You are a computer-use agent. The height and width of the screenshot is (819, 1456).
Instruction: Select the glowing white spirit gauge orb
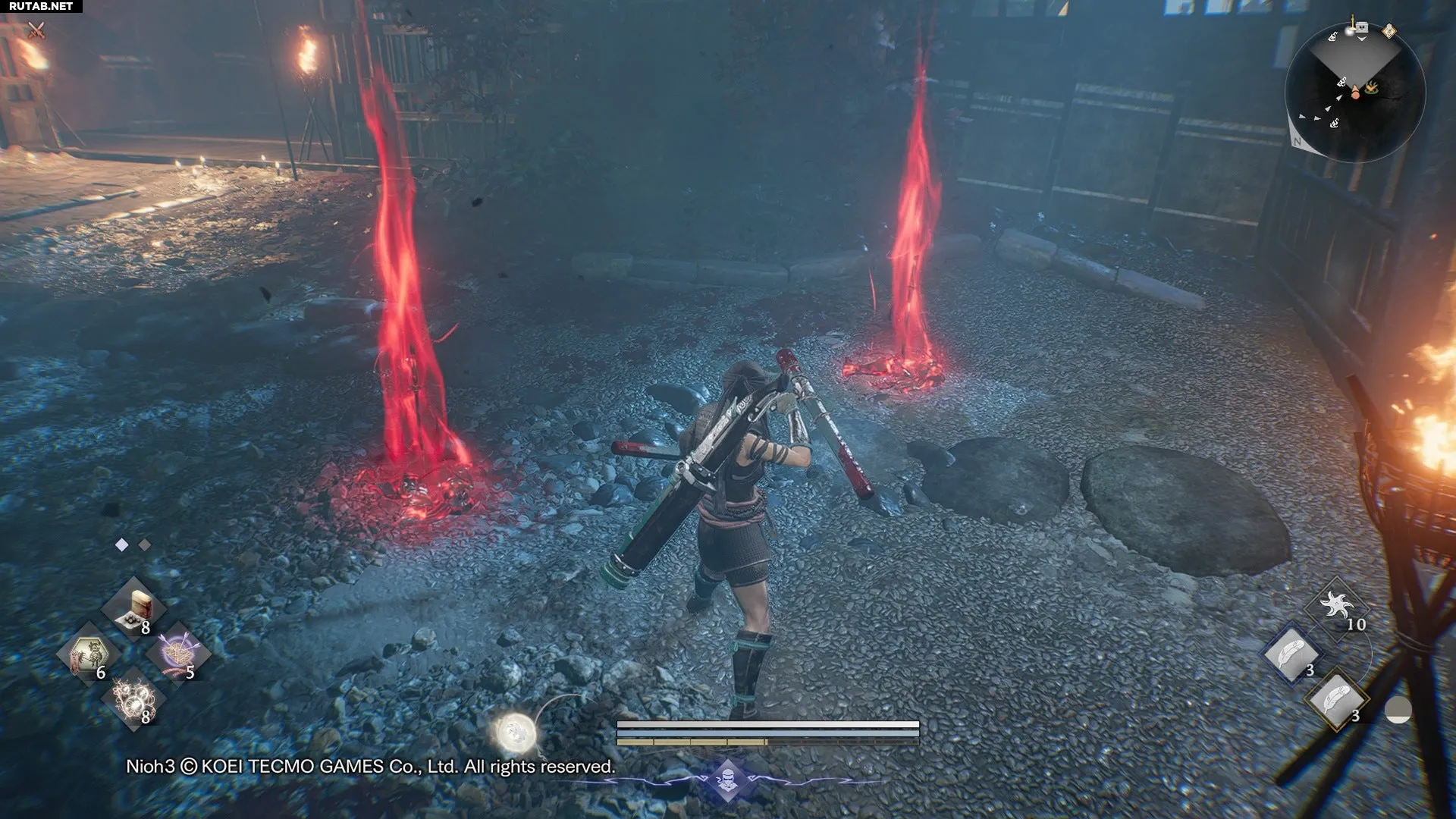pos(517,733)
